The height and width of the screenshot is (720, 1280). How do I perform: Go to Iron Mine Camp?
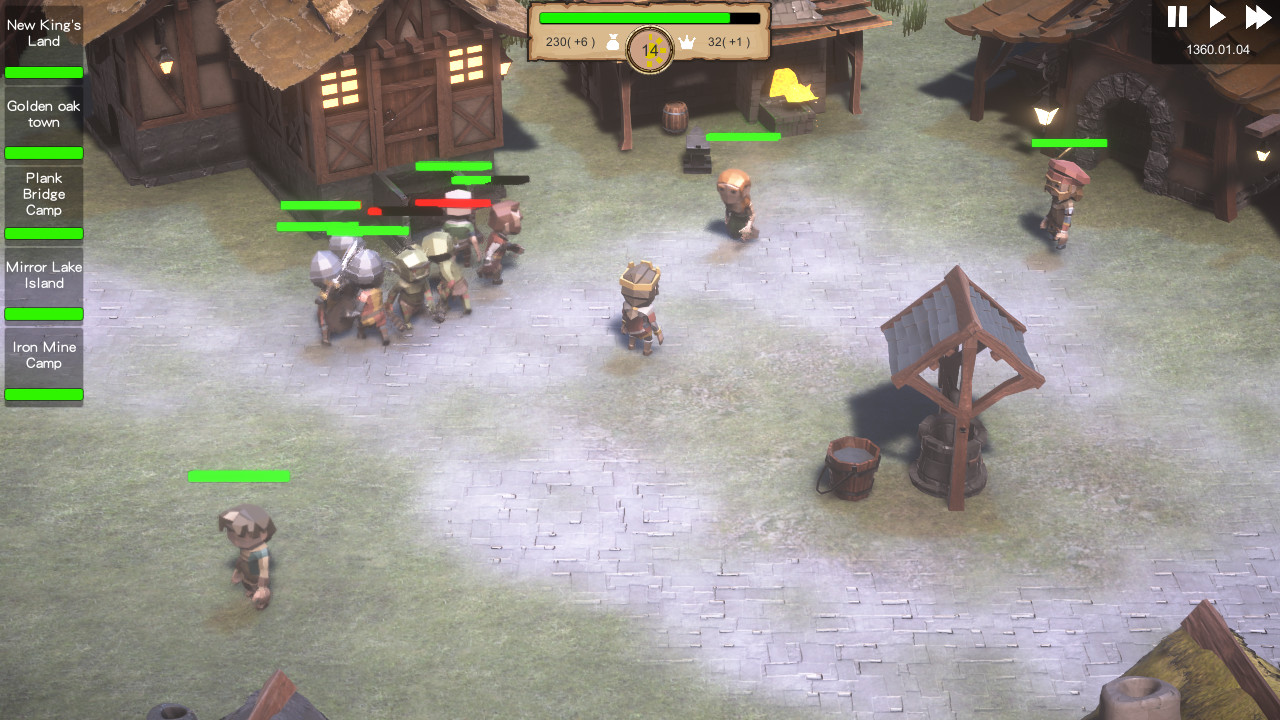point(44,355)
